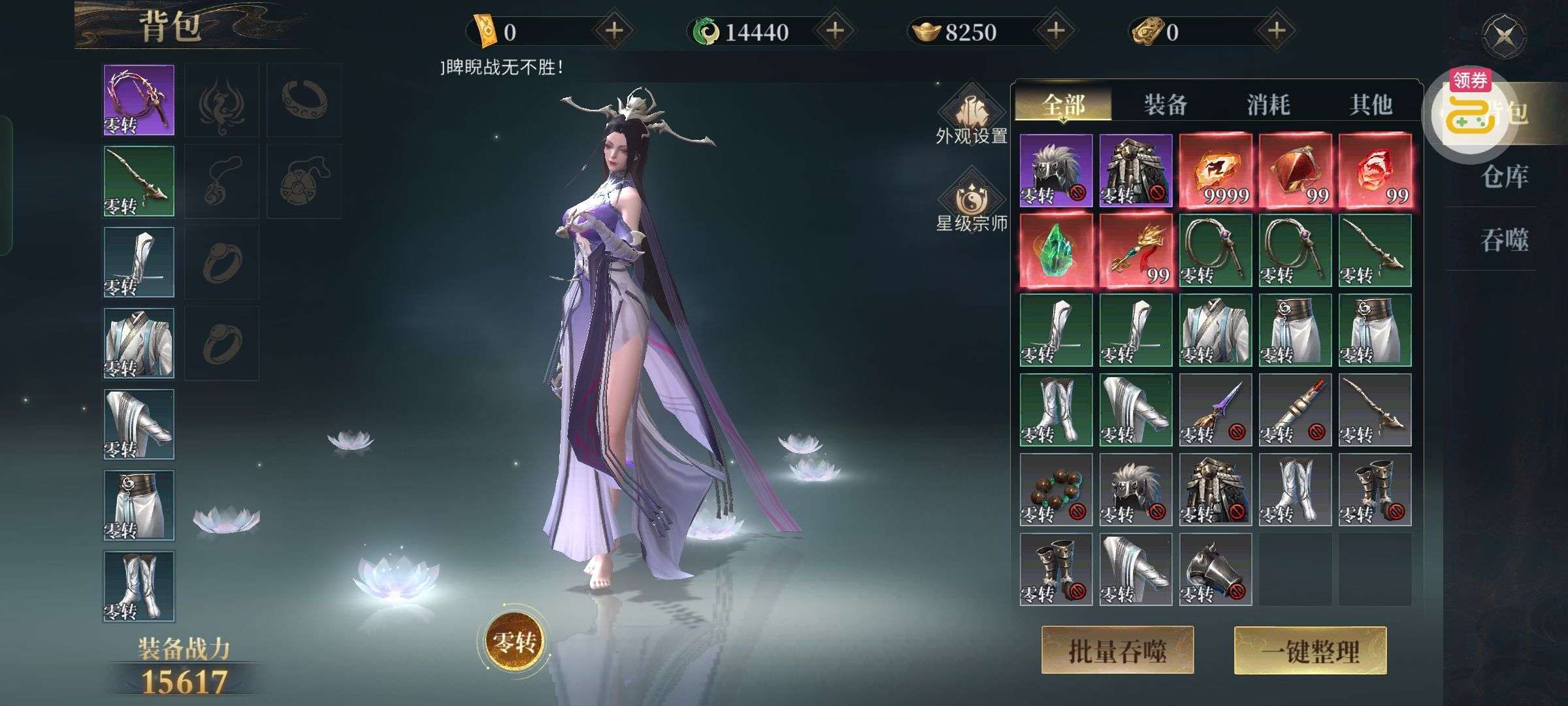The image size is (1568, 706).
Task: Select the green crystal item
Action: (x=1056, y=250)
